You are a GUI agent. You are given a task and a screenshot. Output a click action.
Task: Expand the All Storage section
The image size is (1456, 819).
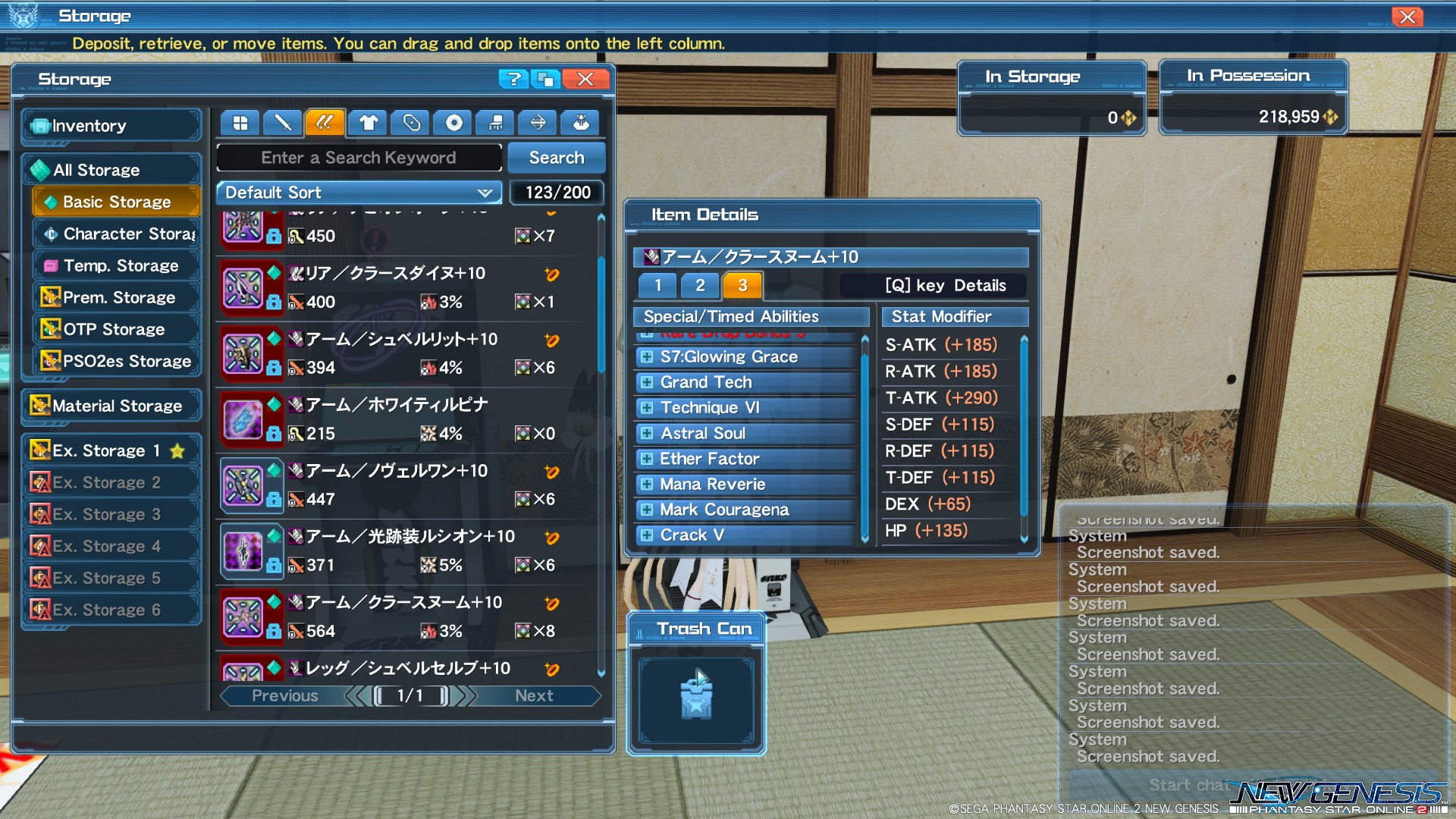96,169
